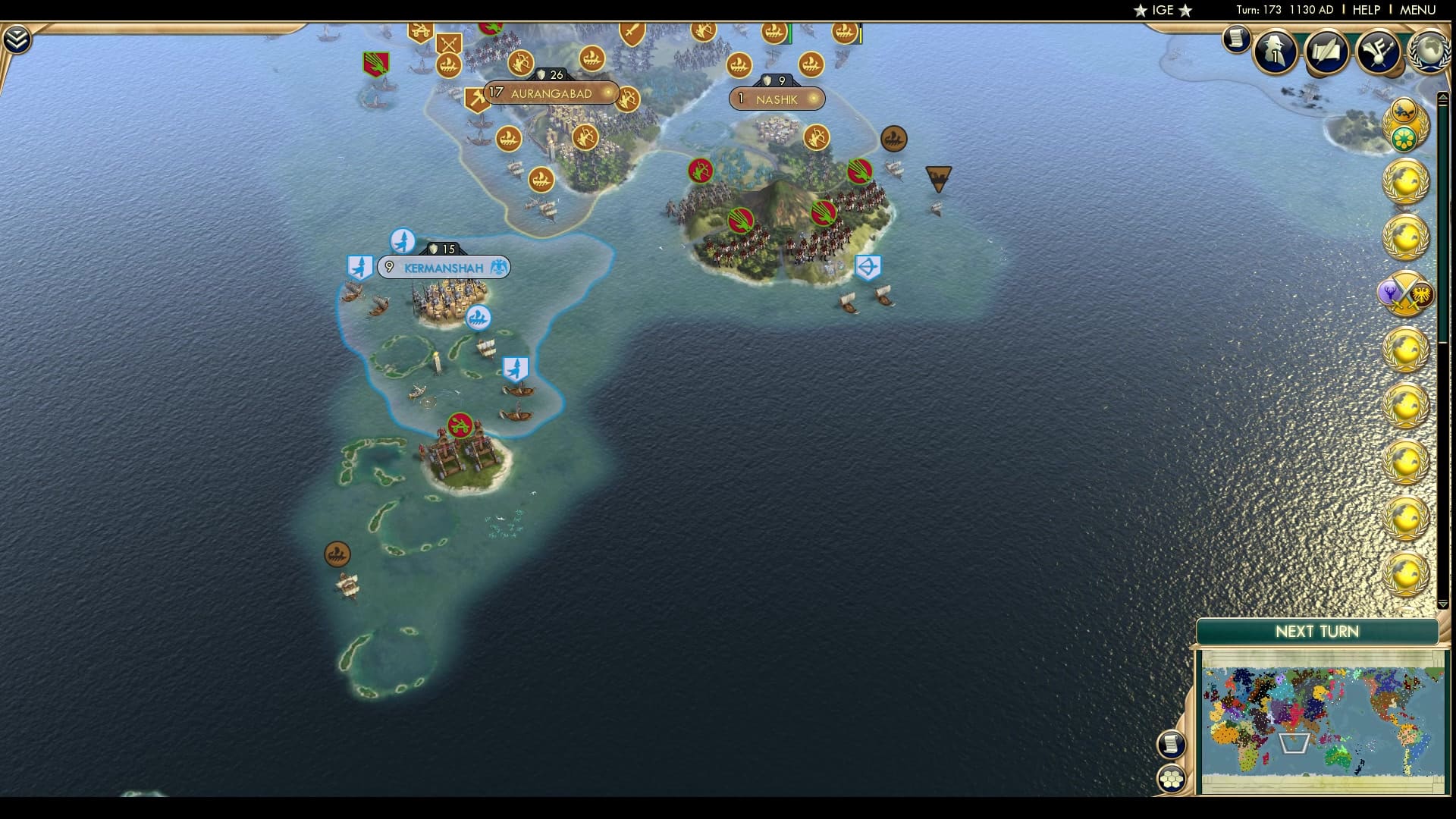Open the Espionage overview spy icon
The width and height of the screenshot is (1456, 819).
click(x=1276, y=52)
